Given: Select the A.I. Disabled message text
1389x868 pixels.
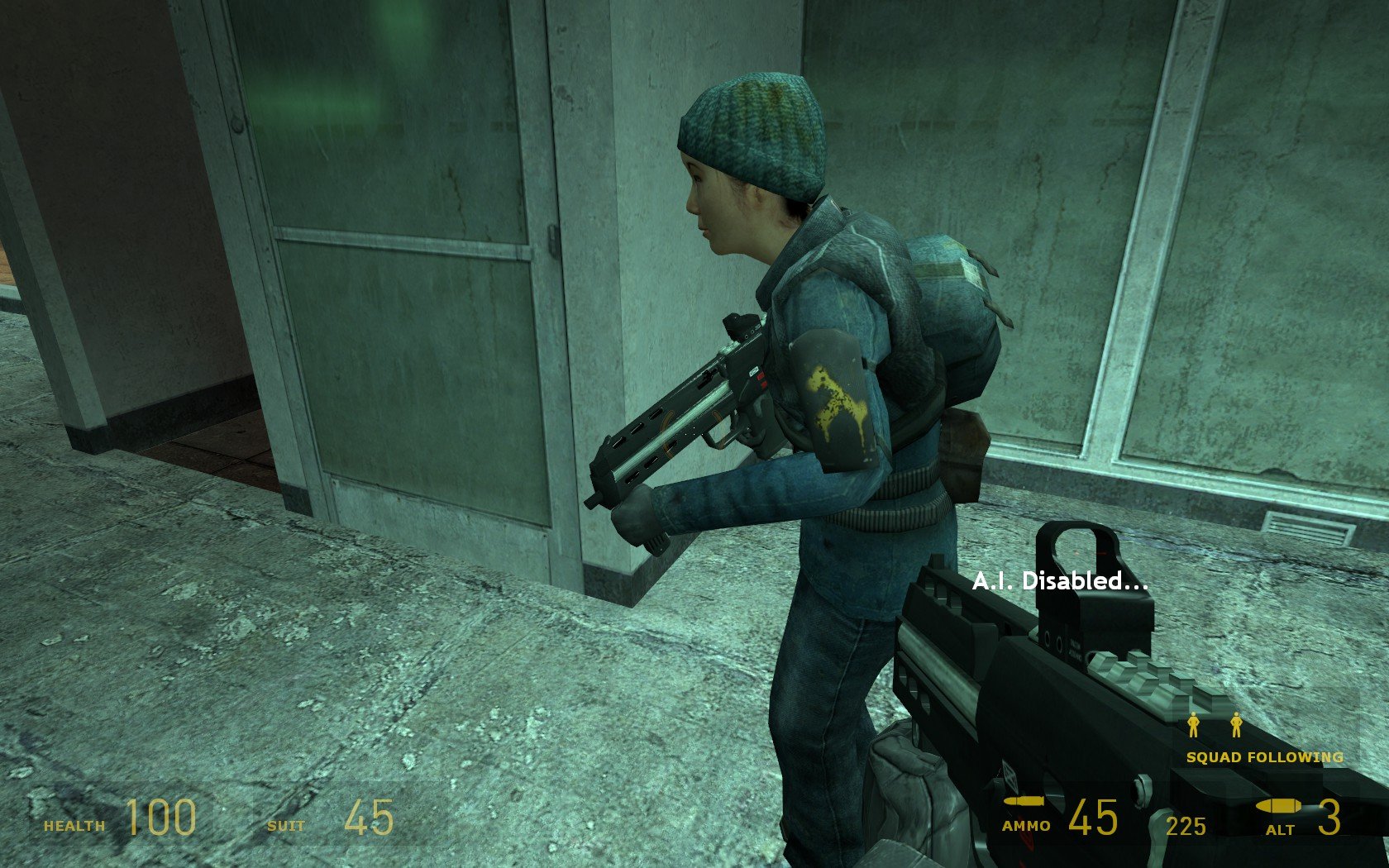Looking at the screenshot, I should pyautogui.click(x=1061, y=582).
